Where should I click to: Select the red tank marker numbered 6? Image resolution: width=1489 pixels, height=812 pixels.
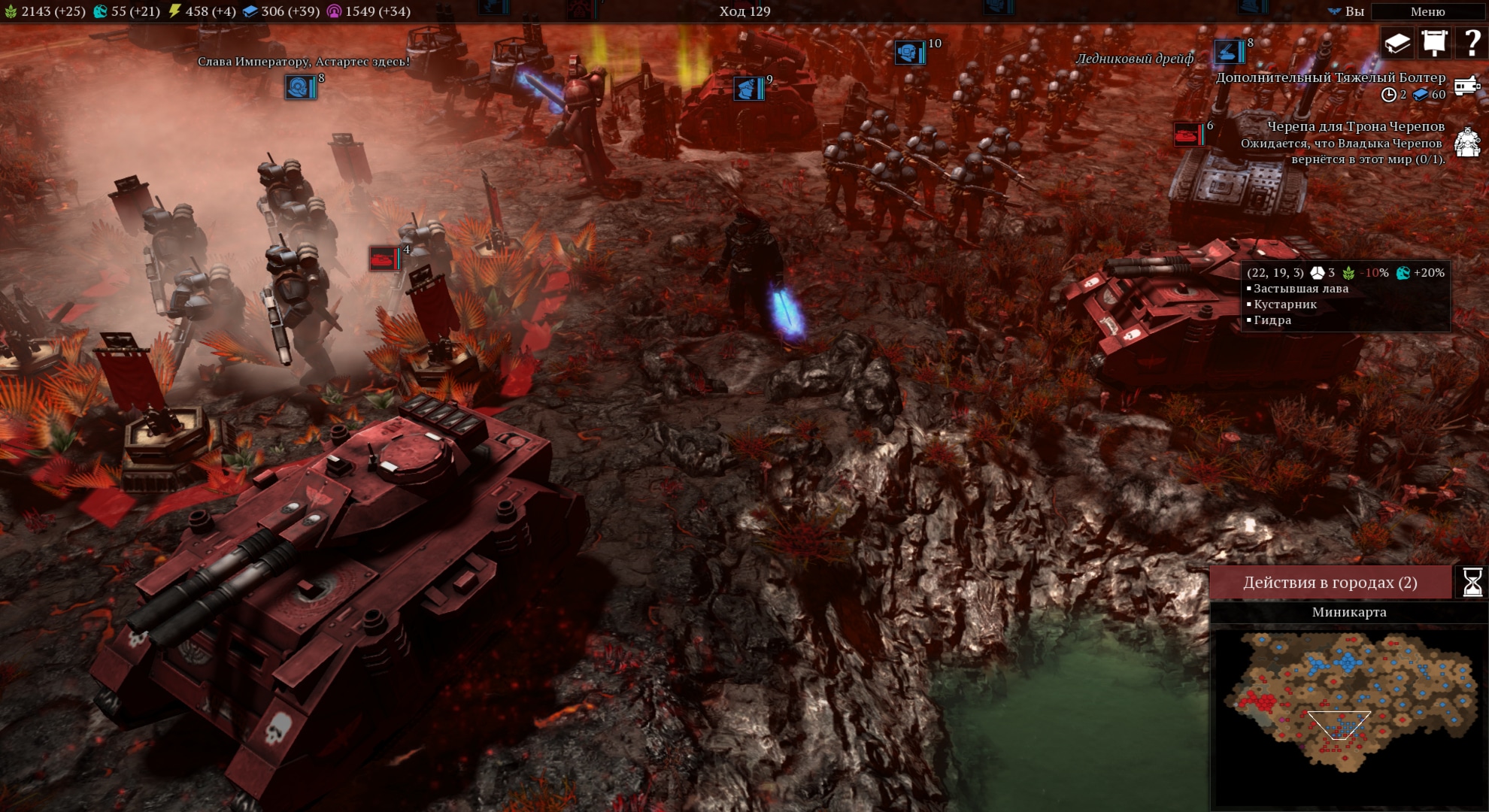pos(1188,135)
